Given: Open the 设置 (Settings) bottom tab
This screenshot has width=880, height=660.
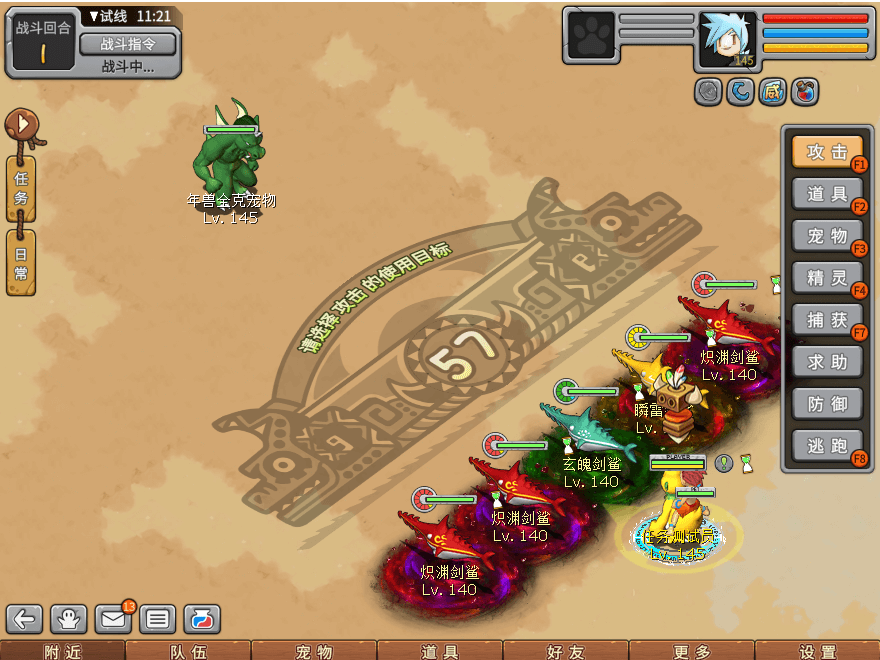Looking at the screenshot, I should (818, 651).
